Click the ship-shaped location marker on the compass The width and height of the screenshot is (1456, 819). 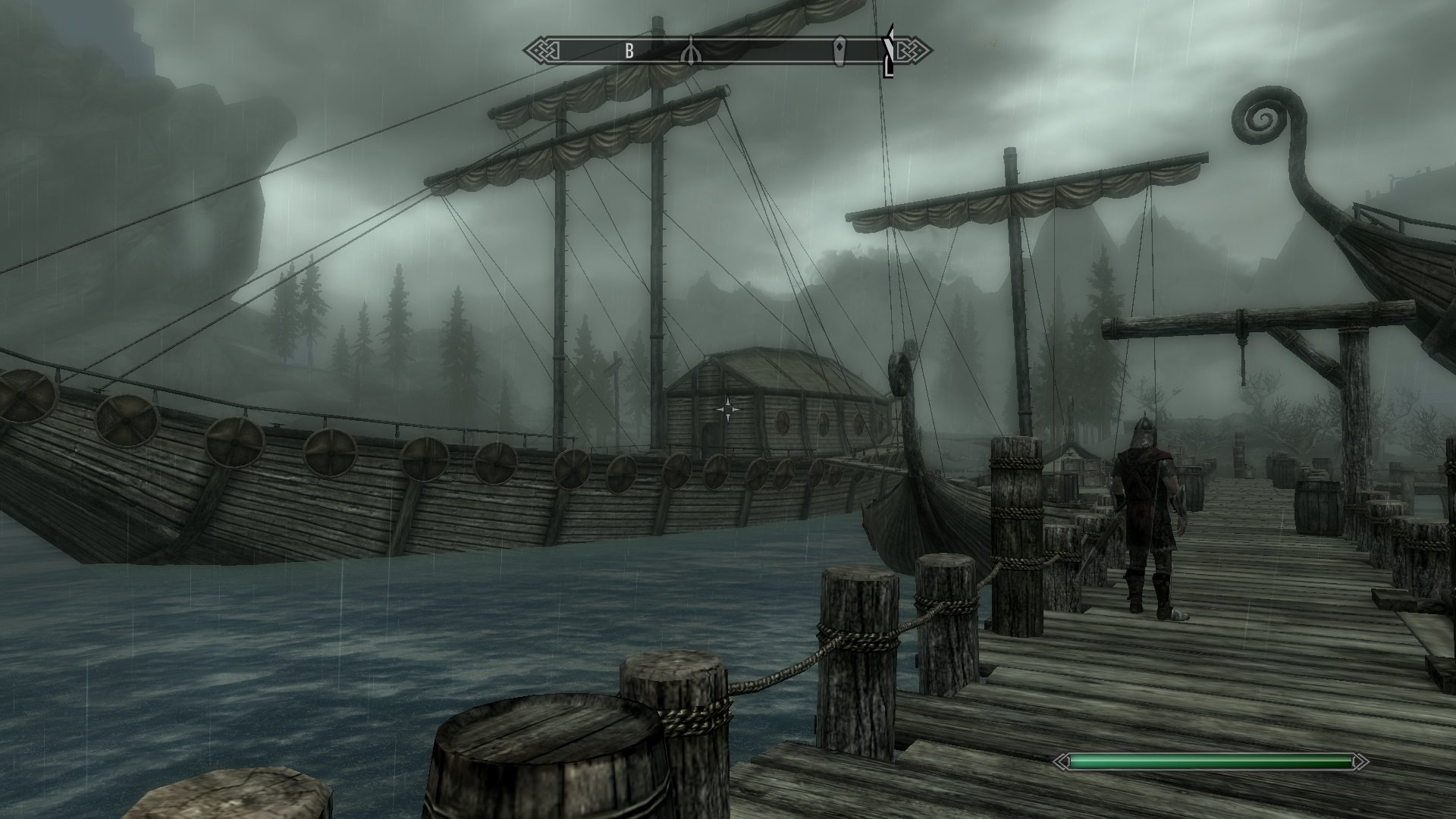(690, 51)
